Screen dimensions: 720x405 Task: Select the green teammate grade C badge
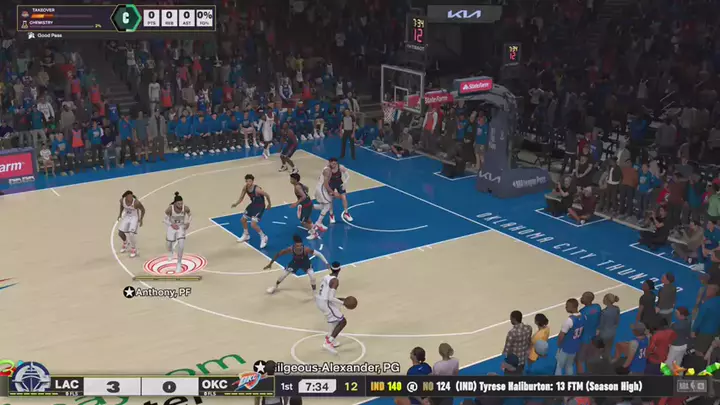point(125,17)
